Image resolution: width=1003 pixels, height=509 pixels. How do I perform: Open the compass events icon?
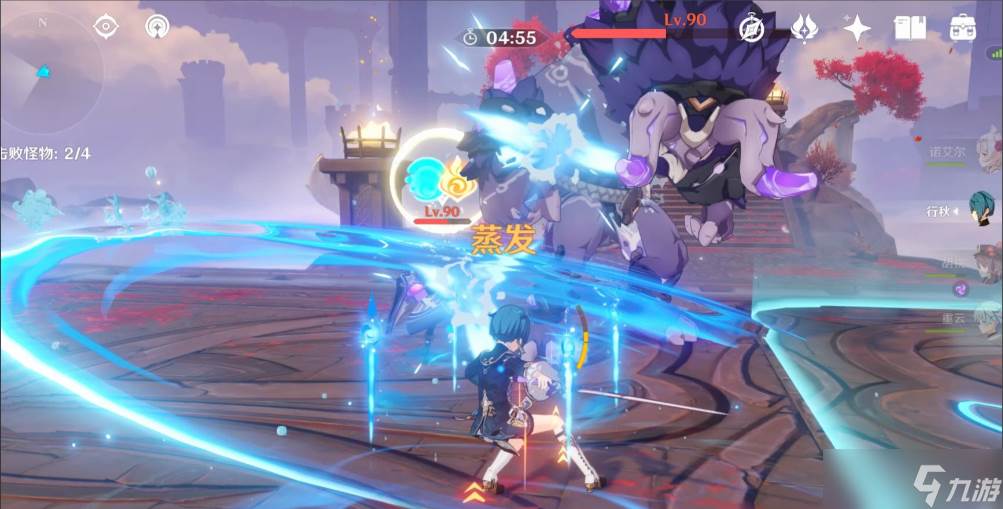pyautogui.click(x=752, y=28)
